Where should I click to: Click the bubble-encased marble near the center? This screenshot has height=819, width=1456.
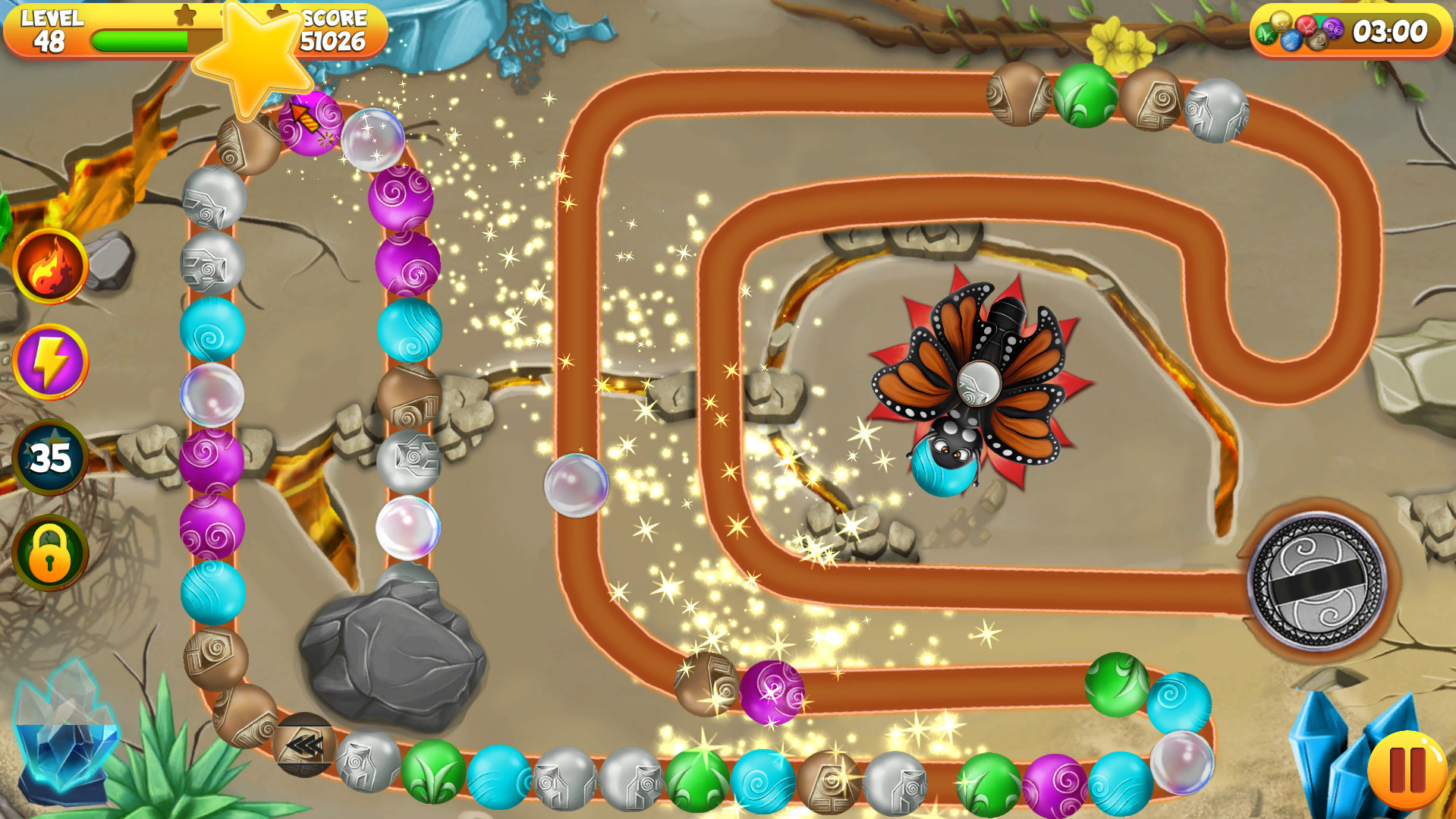pos(574,484)
